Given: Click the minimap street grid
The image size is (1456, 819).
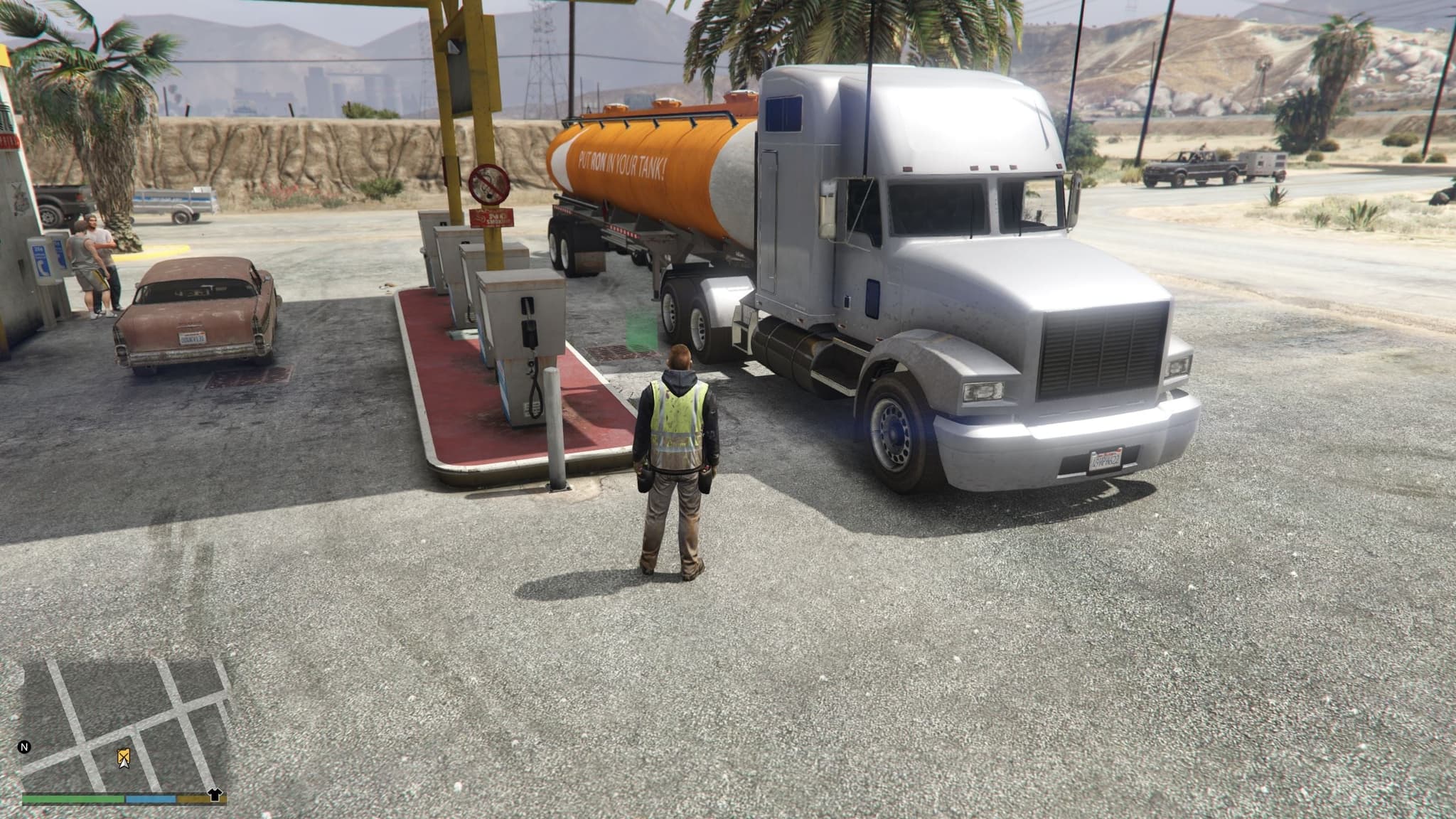Looking at the screenshot, I should click(x=125, y=724).
